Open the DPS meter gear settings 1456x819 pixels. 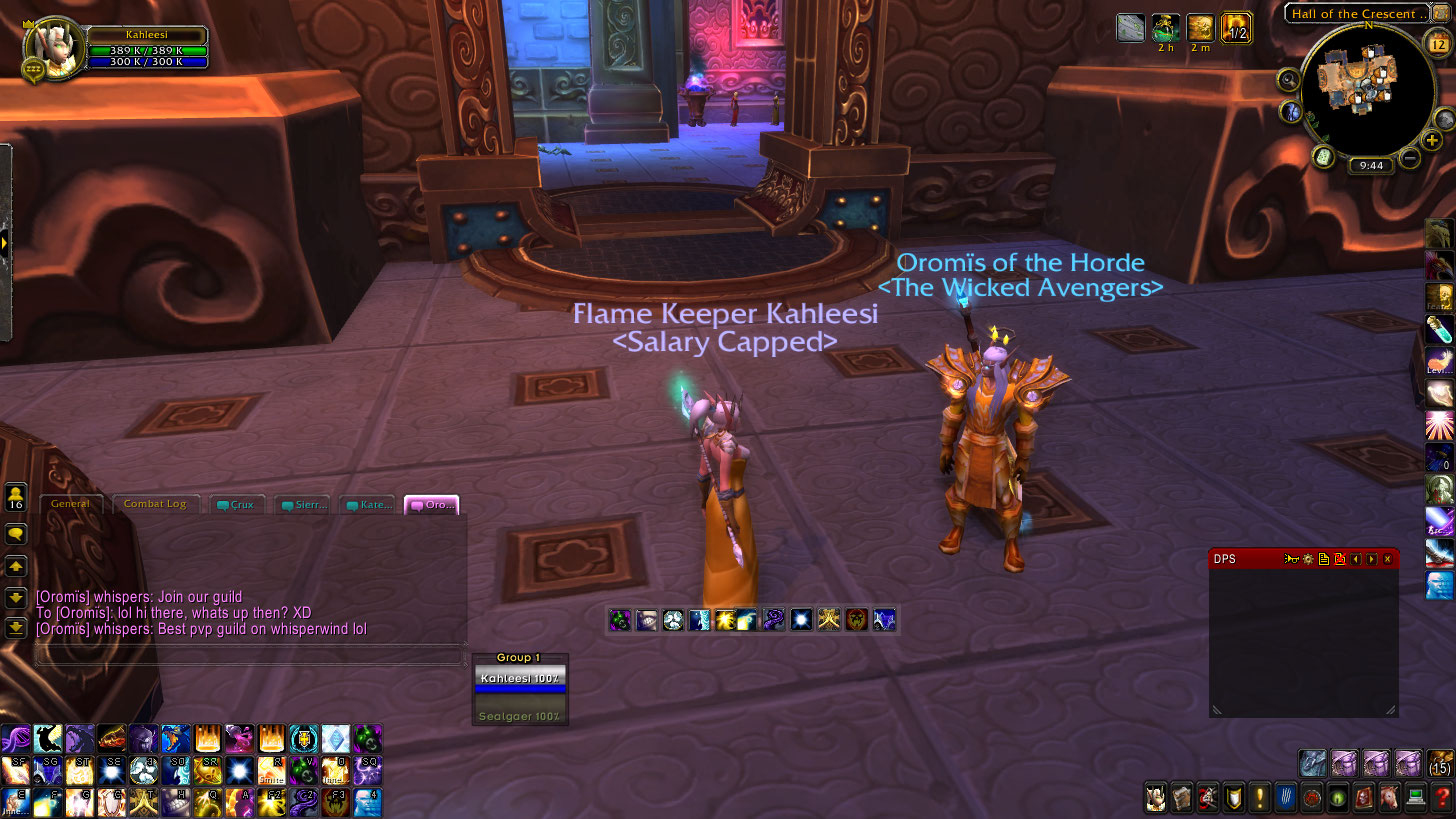point(1307,559)
